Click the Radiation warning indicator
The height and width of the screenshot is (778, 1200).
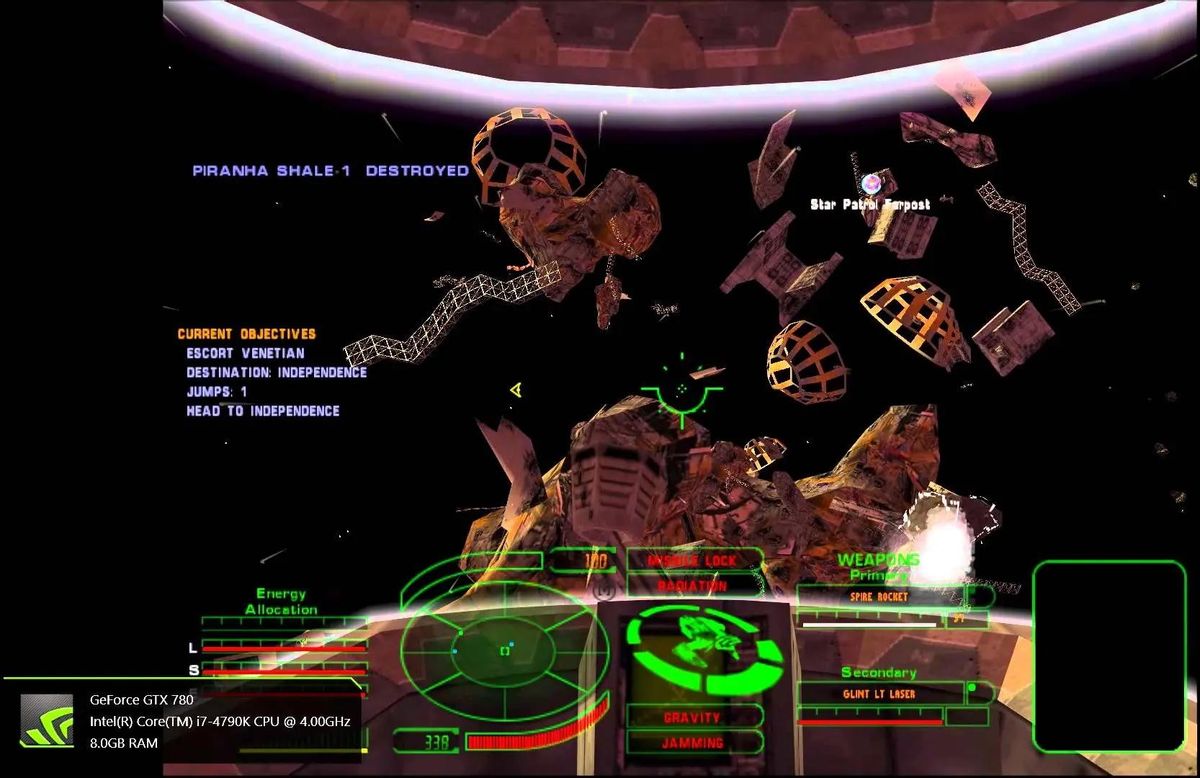coord(692,586)
